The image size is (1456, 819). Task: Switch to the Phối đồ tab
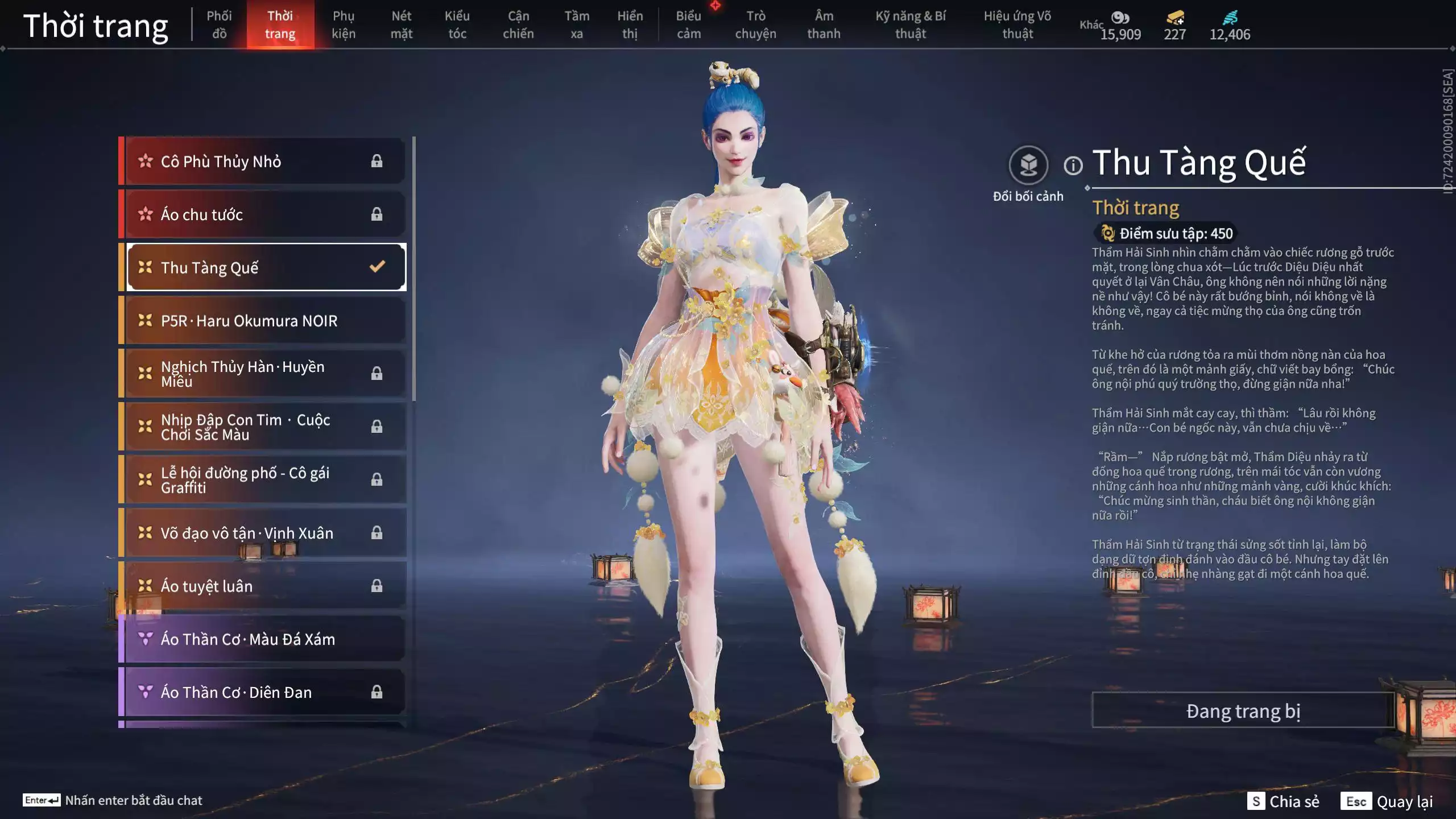tap(219, 25)
